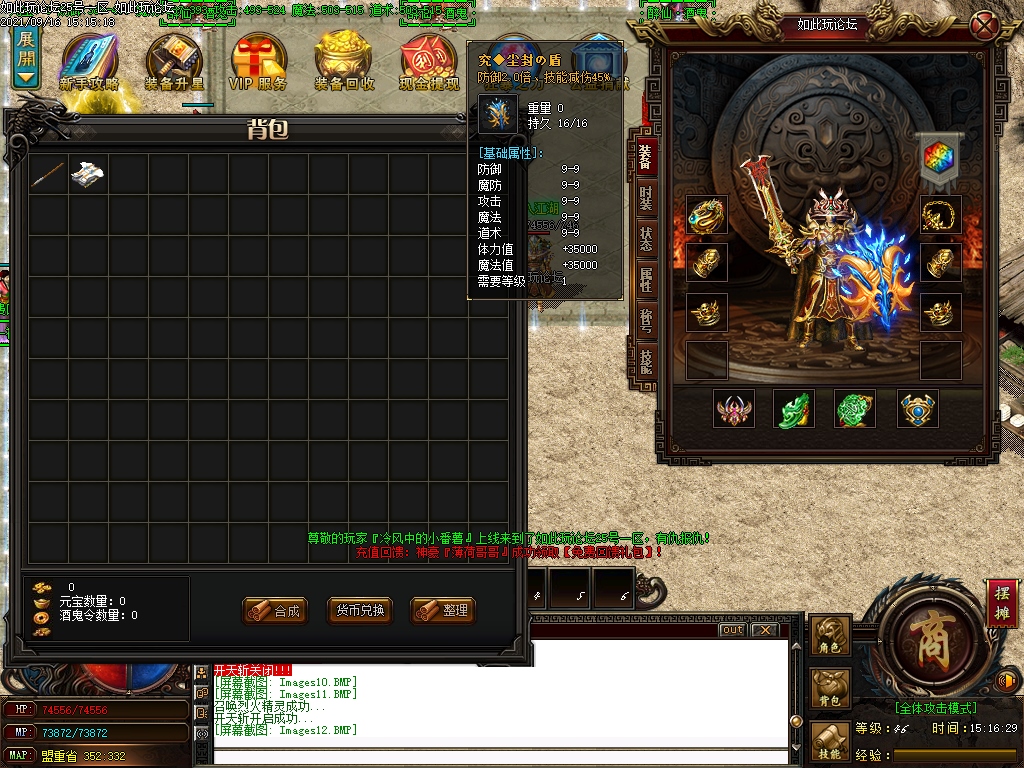Open 装备回收 equipment recycling

click(344, 62)
